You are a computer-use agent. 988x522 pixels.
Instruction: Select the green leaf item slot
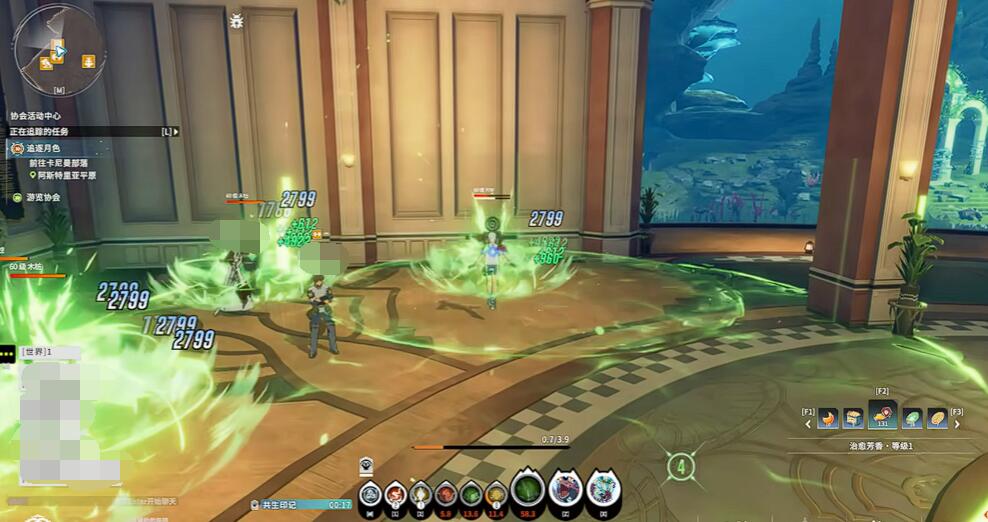pos(912,418)
